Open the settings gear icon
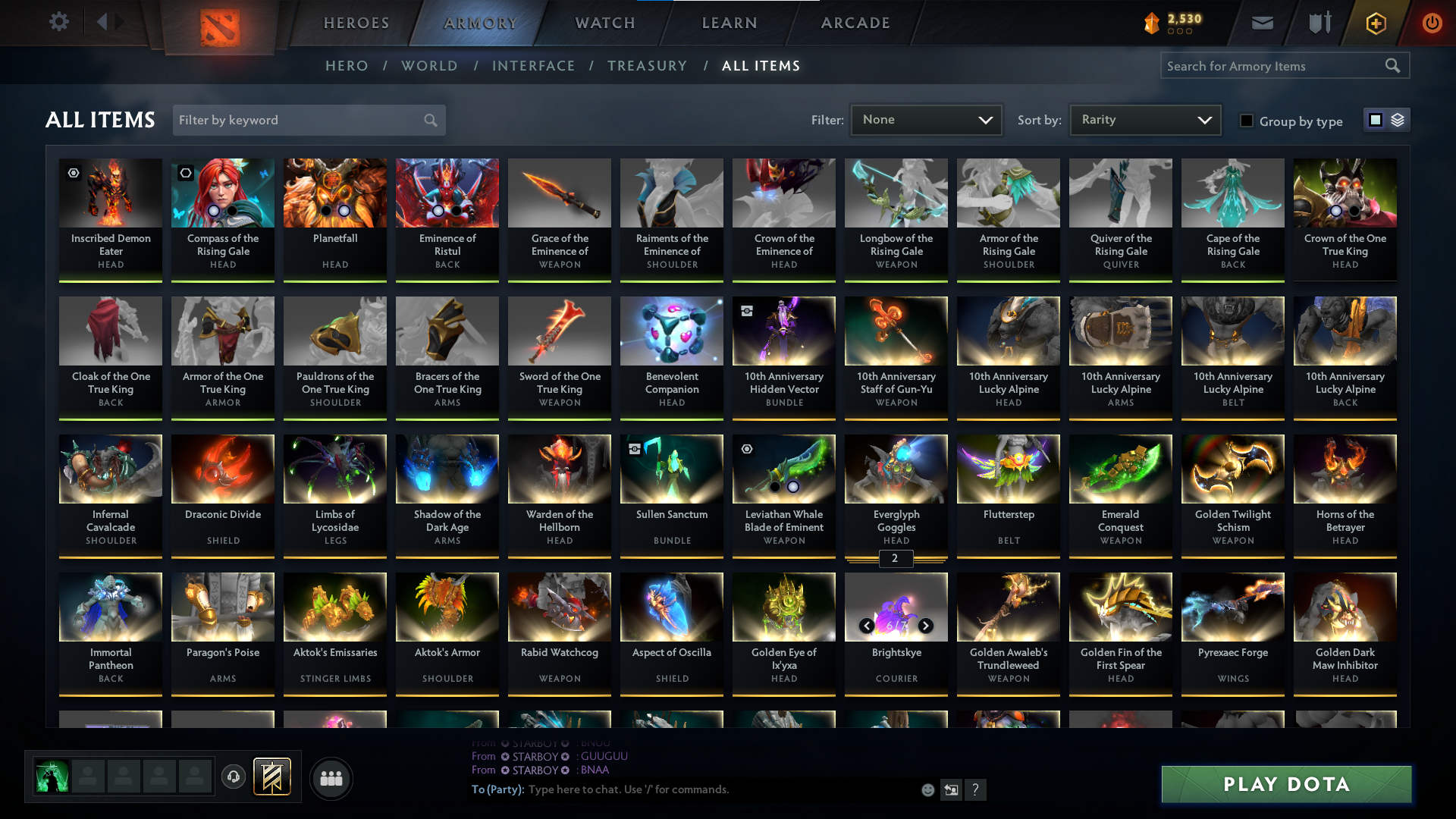Viewport: 1456px width, 819px height. 59,22
